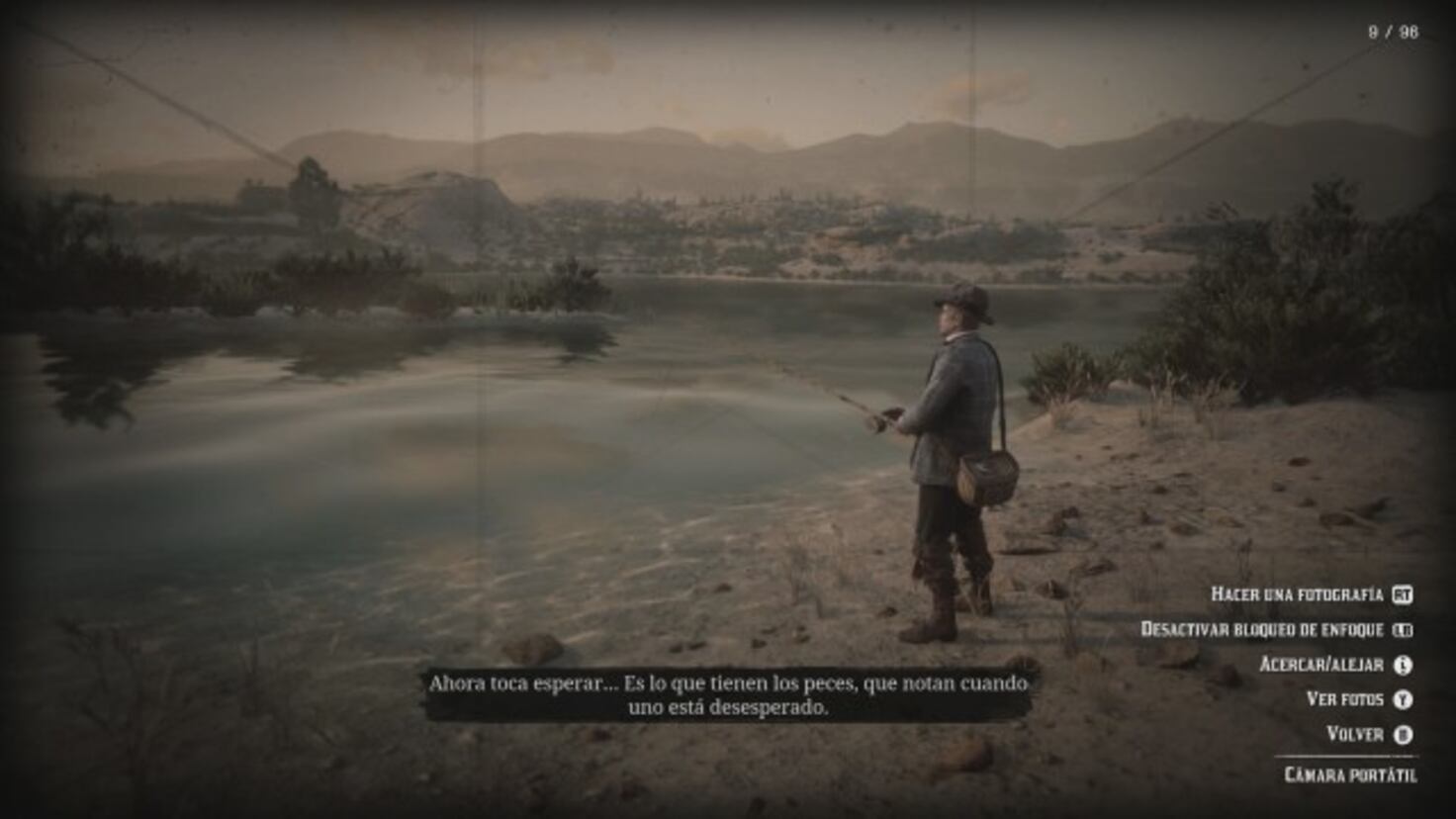Screen dimensions: 1456x819
Task: Click the LB icon beside the focus lock option
Action: pyautogui.click(x=1404, y=631)
